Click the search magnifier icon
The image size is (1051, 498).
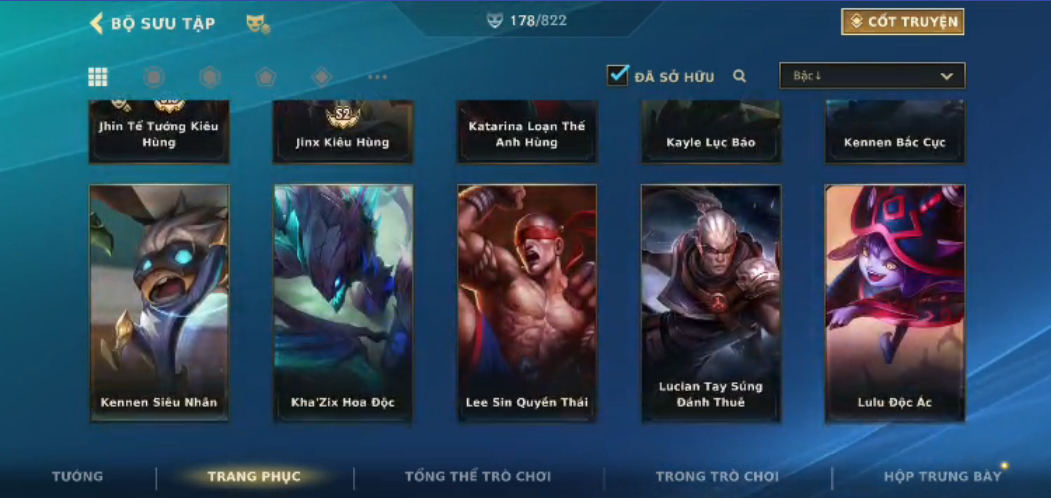740,76
